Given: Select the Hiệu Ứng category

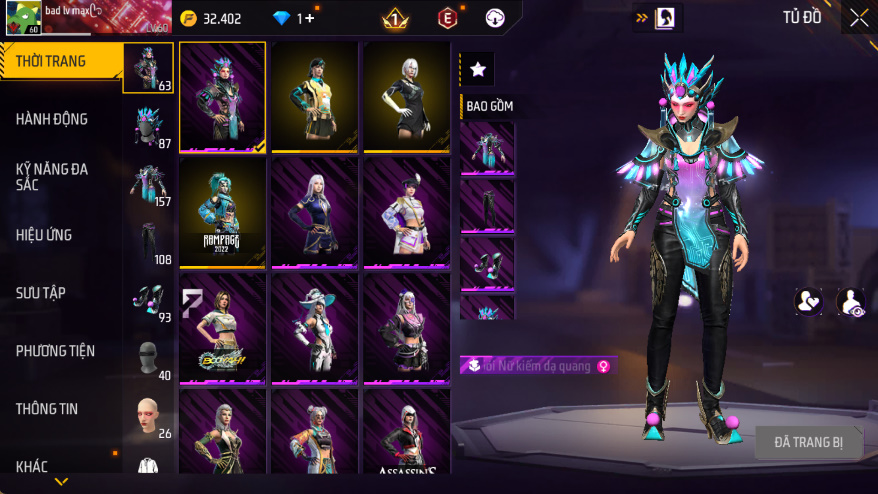Looking at the screenshot, I should pyautogui.click(x=44, y=235).
